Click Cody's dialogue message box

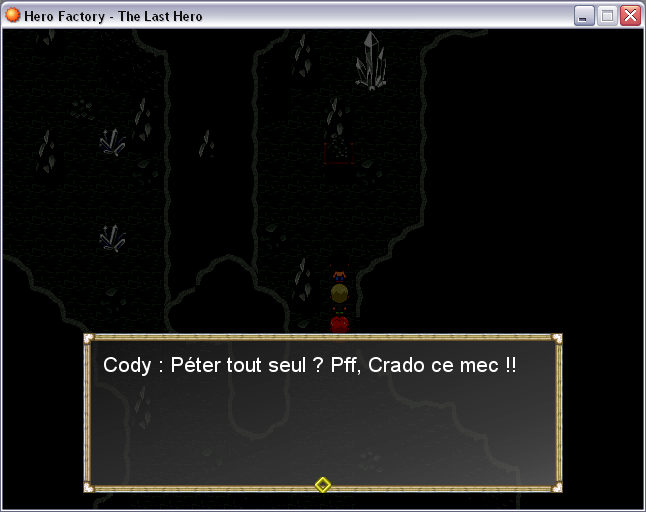(x=322, y=412)
